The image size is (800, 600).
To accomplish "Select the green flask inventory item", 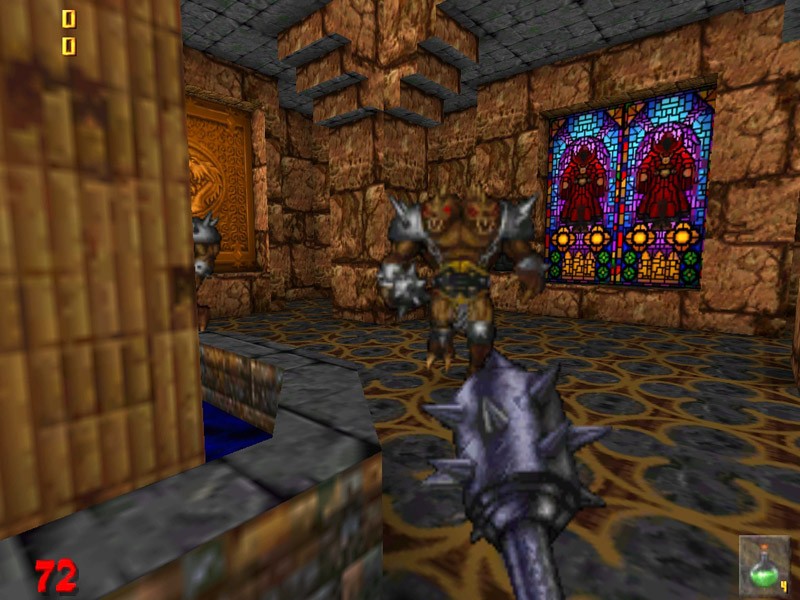I will click(765, 565).
